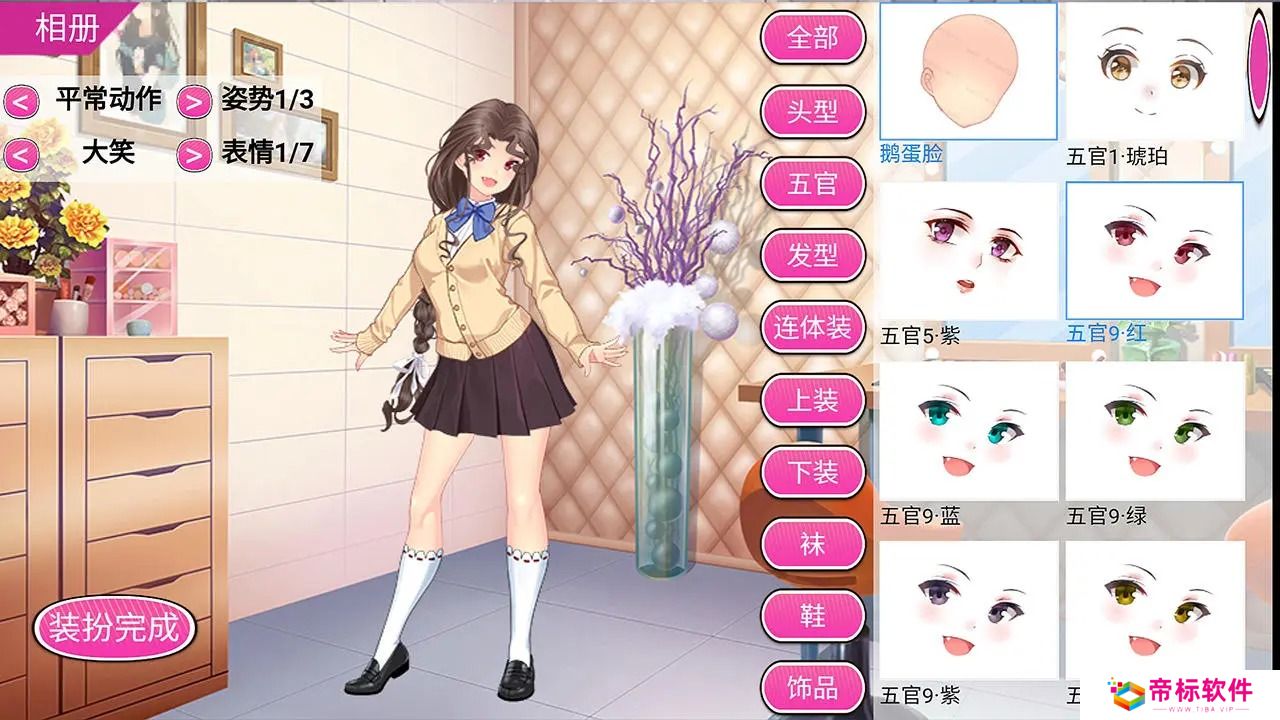Image resolution: width=1280 pixels, height=720 pixels.
Task: Select the 全部 (All) category button
Action: coord(813,38)
